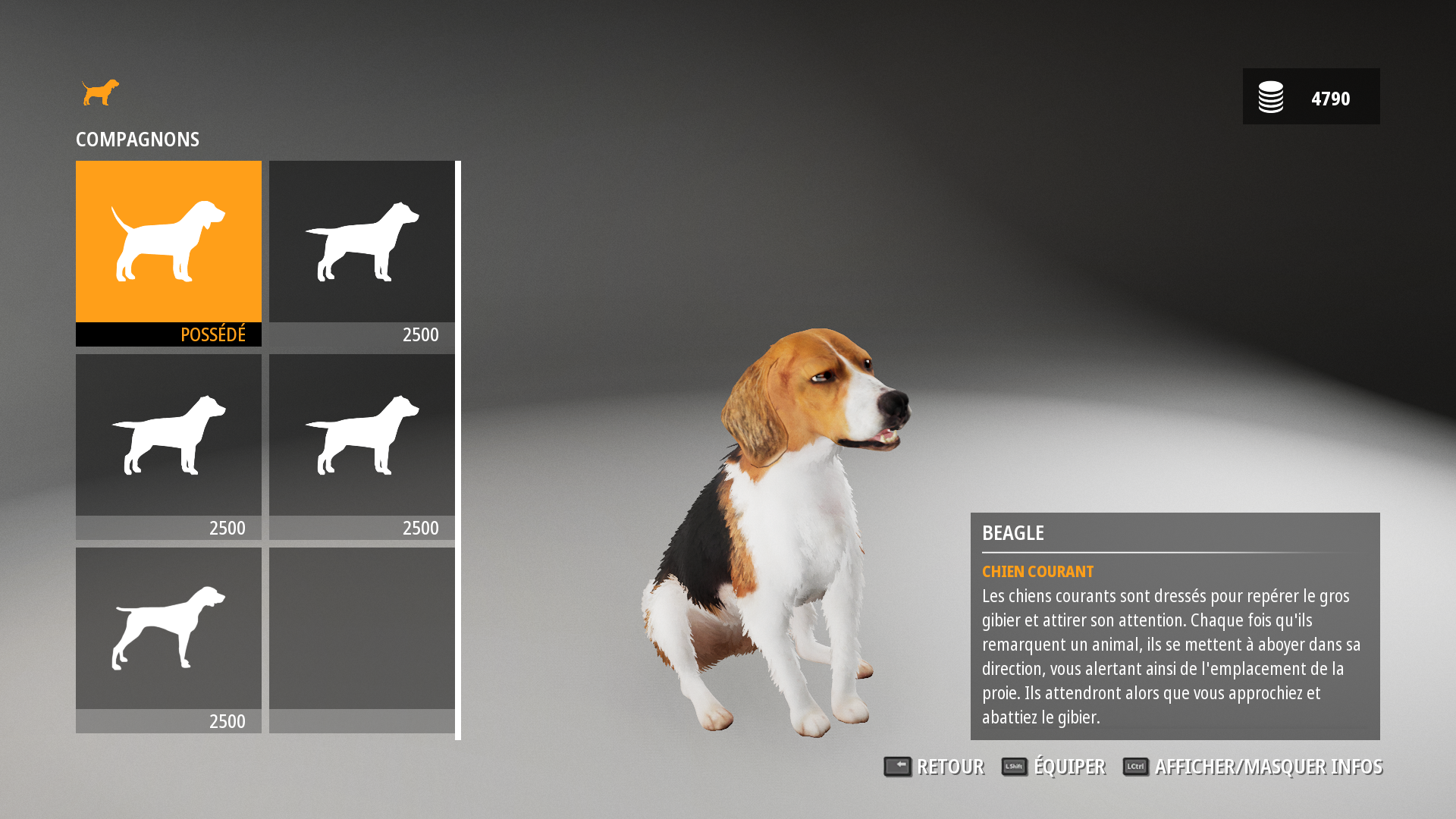Click the companions list white scrollbar
This screenshot has height=819, width=1456.
(x=458, y=450)
